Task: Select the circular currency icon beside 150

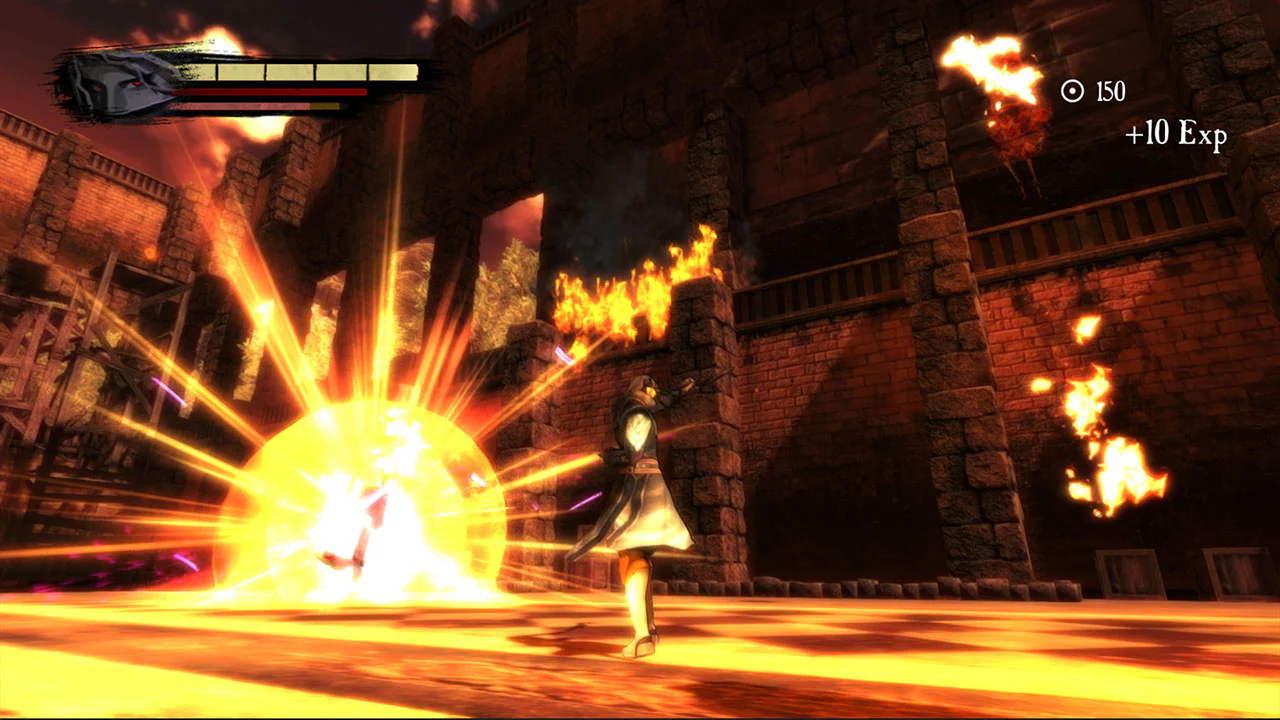Action: pyautogui.click(x=1073, y=92)
